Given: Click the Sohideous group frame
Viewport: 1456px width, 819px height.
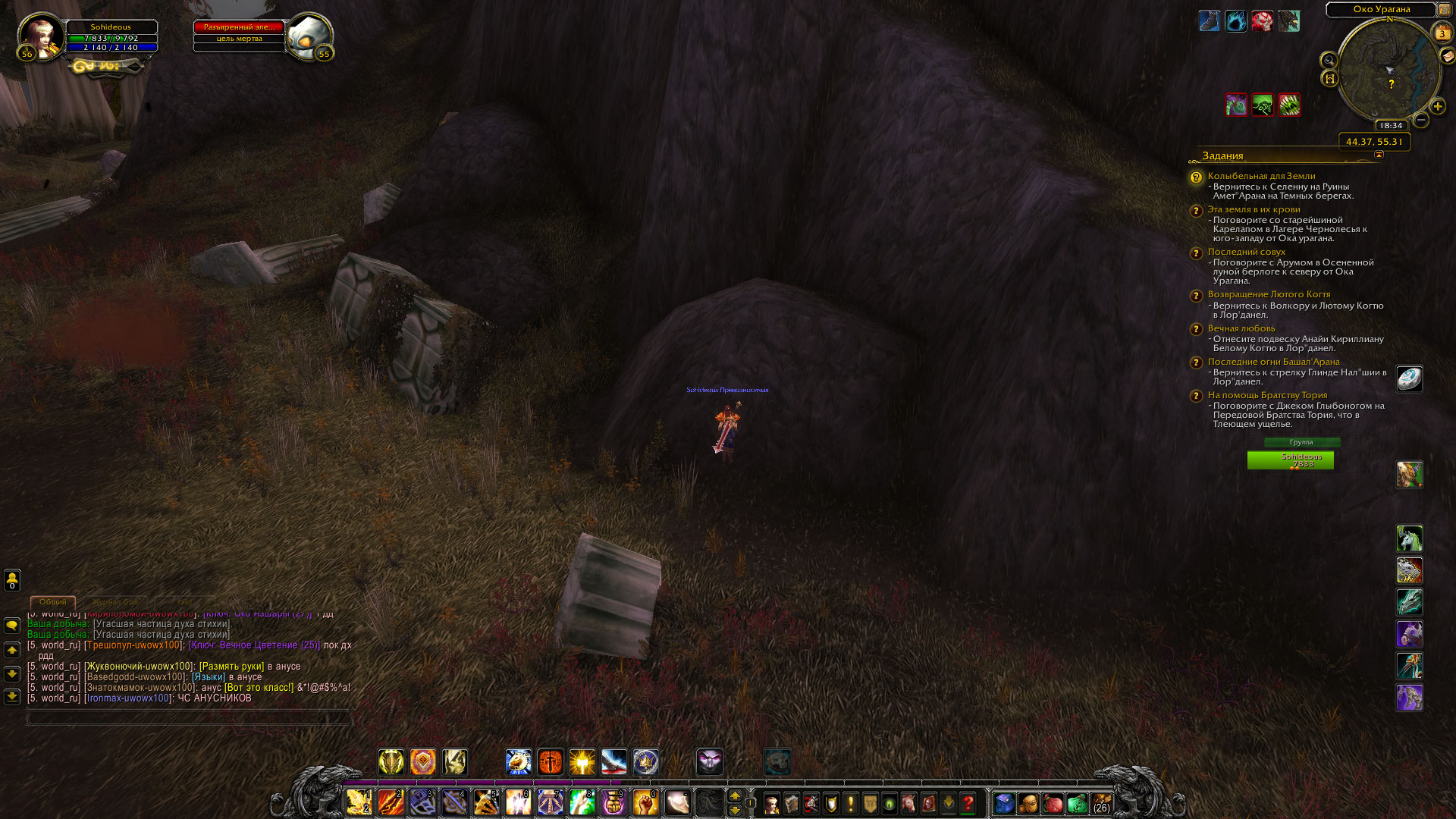Looking at the screenshot, I should tap(1290, 460).
